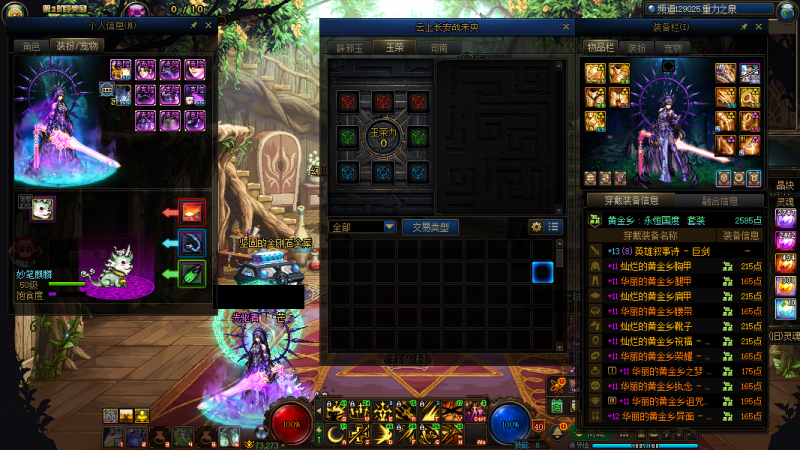Toggle the list view icon beside the gear
The height and width of the screenshot is (450, 800).
point(554,227)
